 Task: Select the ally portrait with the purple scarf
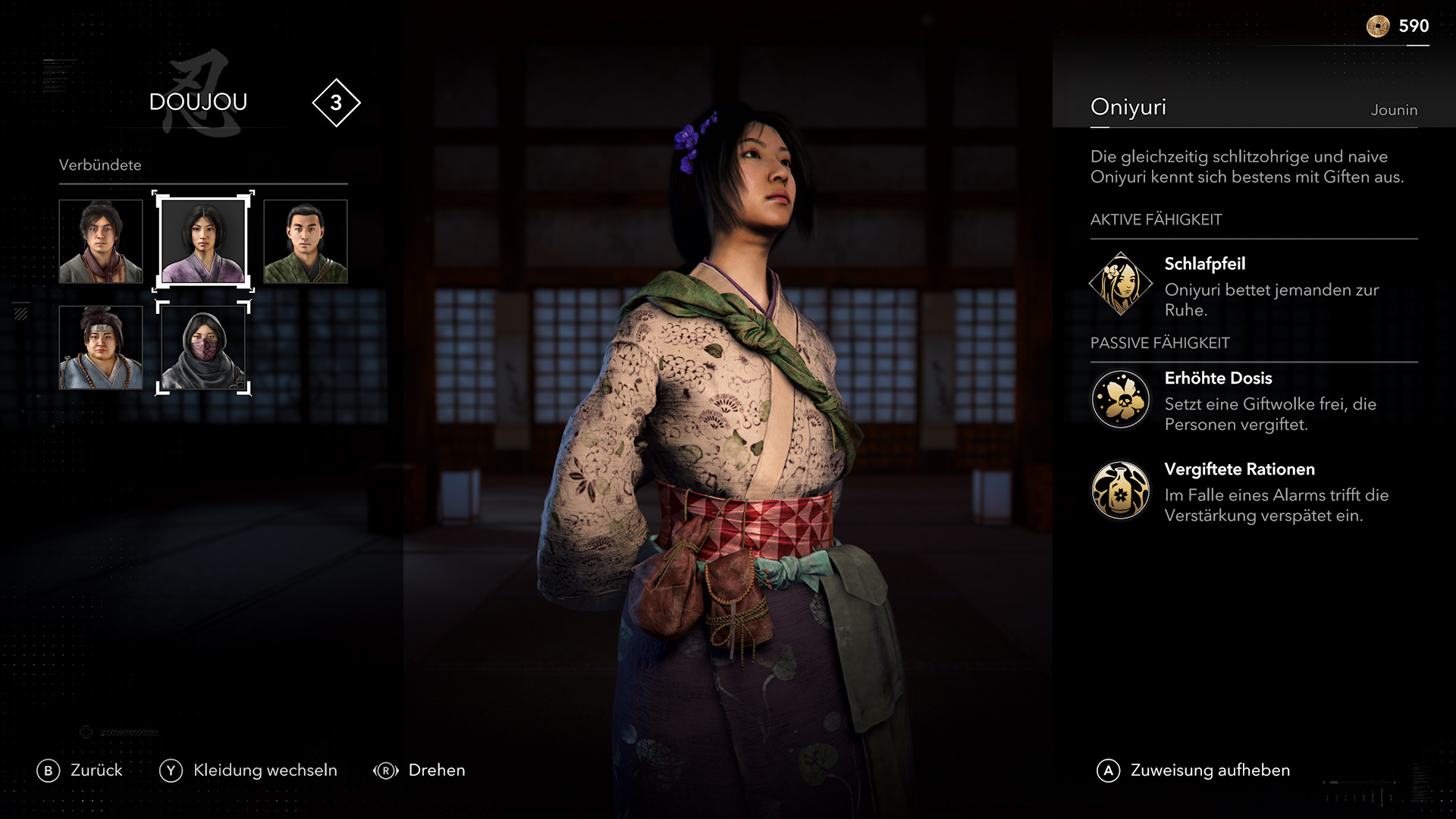(101, 241)
